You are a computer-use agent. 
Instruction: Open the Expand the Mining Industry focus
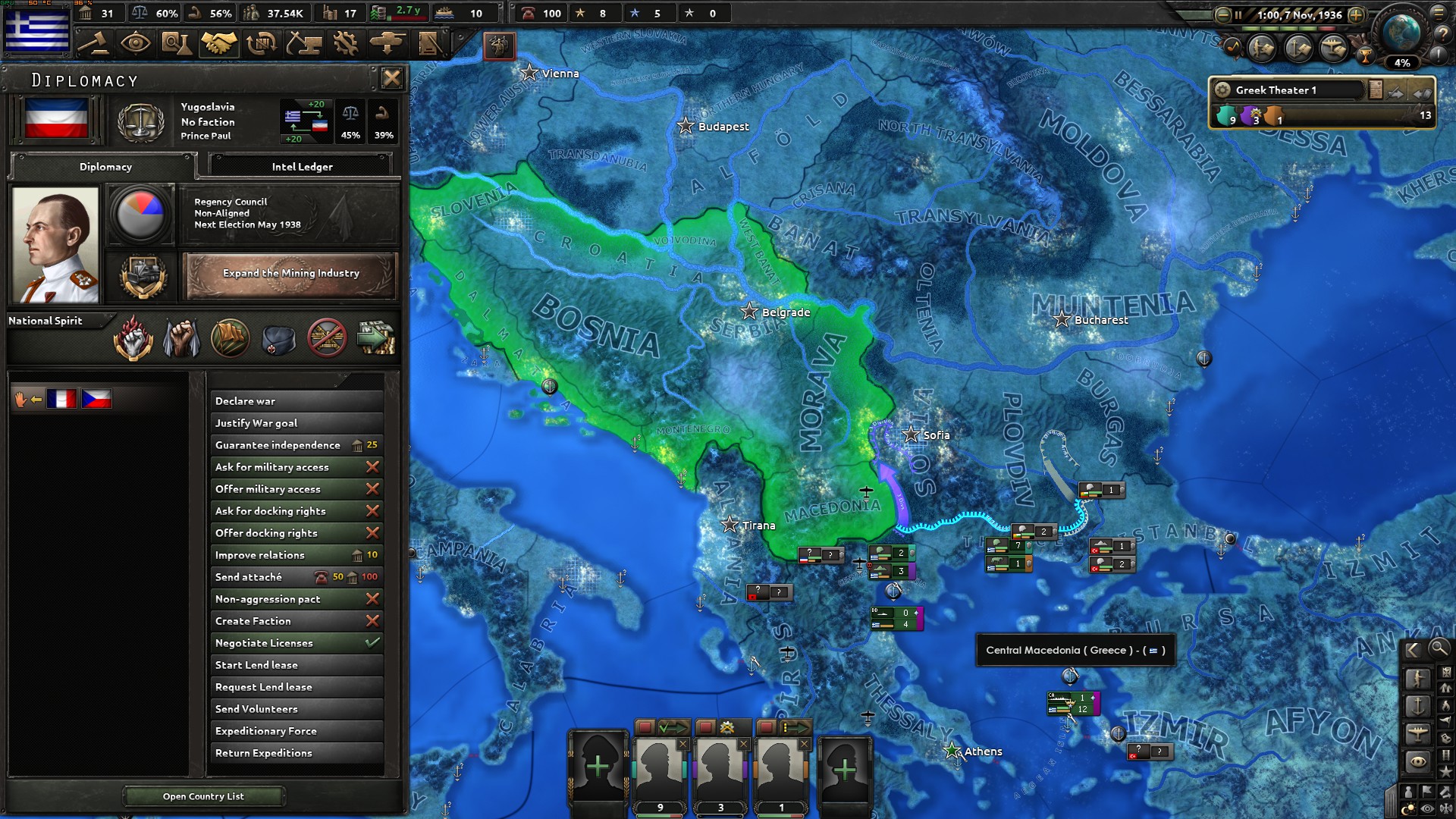[x=291, y=275]
